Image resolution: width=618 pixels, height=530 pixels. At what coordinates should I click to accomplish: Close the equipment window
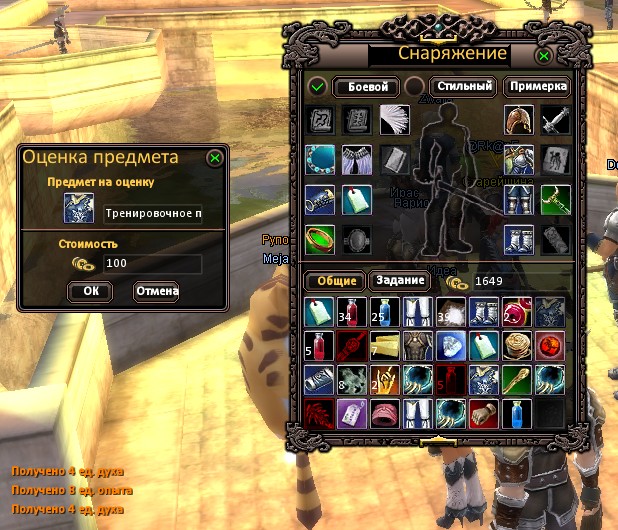[x=544, y=56]
